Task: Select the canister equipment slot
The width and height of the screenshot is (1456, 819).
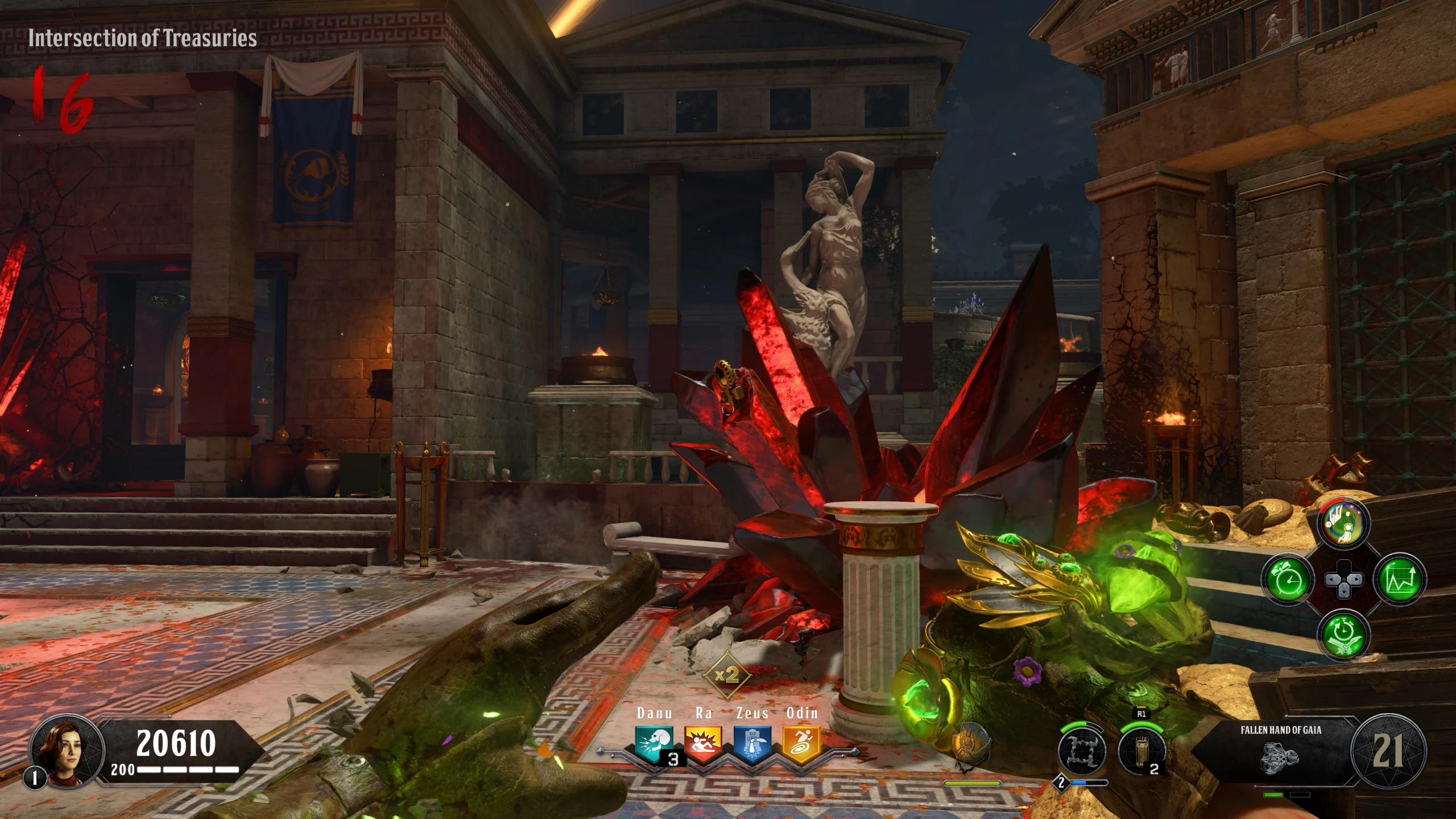Action: [1141, 752]
